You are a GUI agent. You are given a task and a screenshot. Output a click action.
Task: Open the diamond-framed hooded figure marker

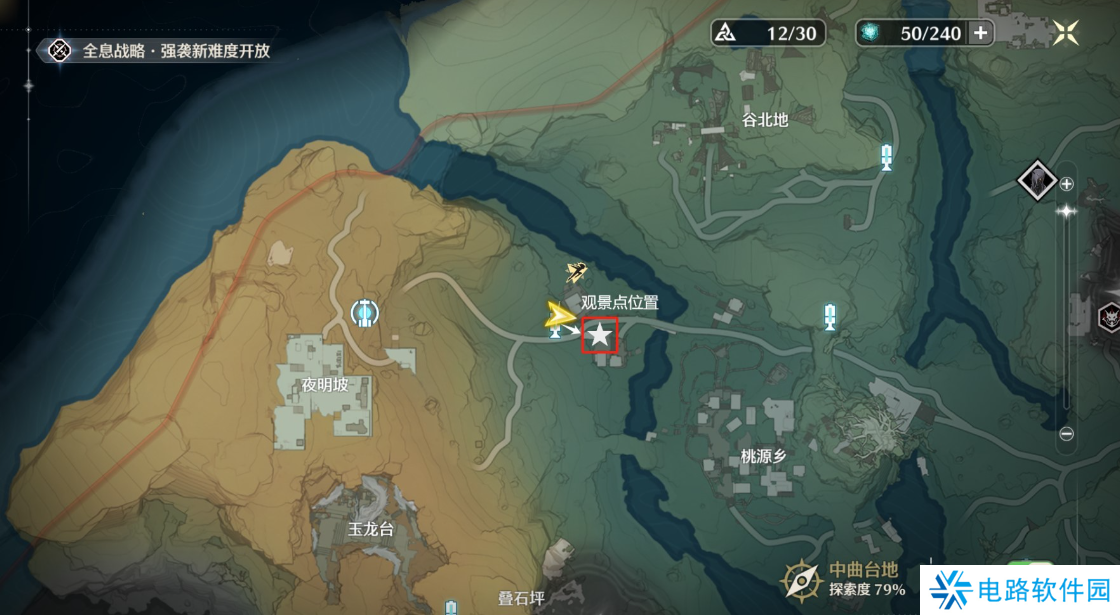pyautogui.click(x=1038, y=181)
